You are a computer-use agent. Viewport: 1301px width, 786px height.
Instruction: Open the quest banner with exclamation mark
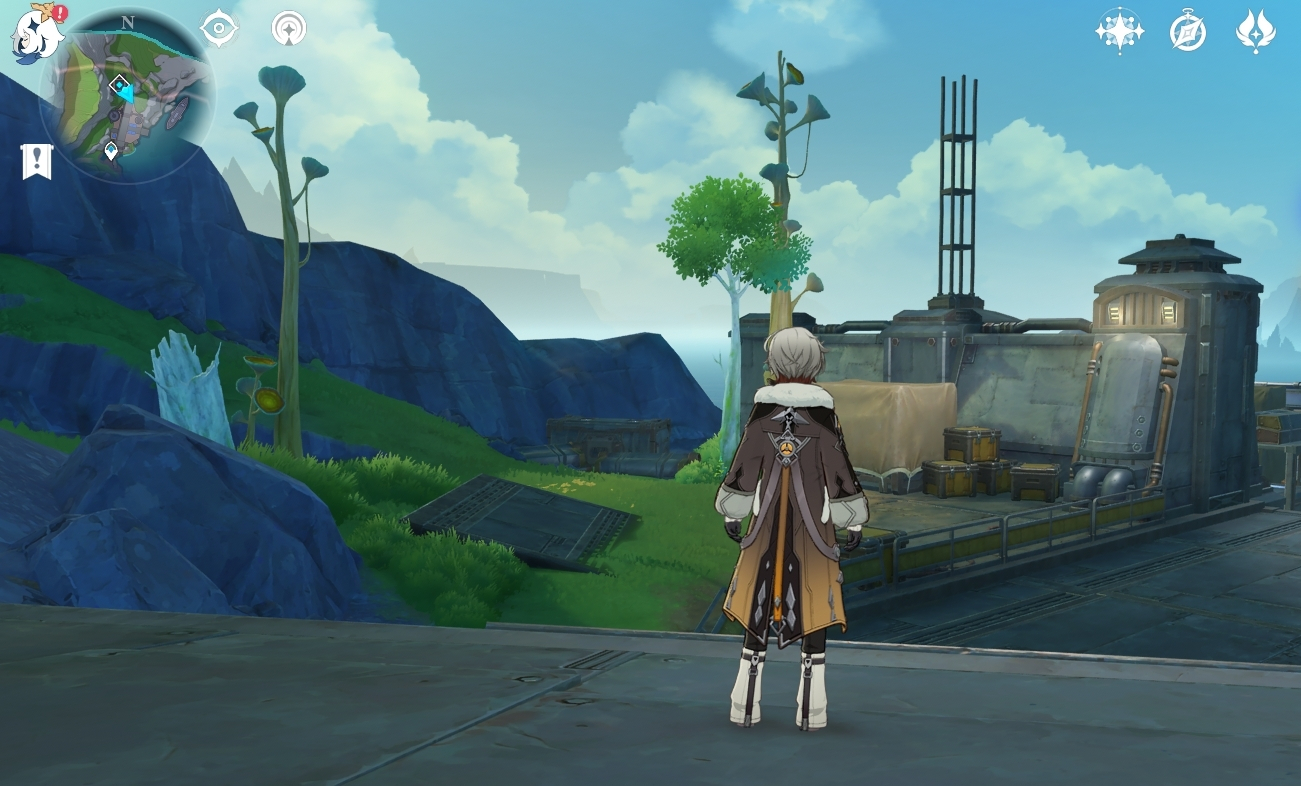37,161
